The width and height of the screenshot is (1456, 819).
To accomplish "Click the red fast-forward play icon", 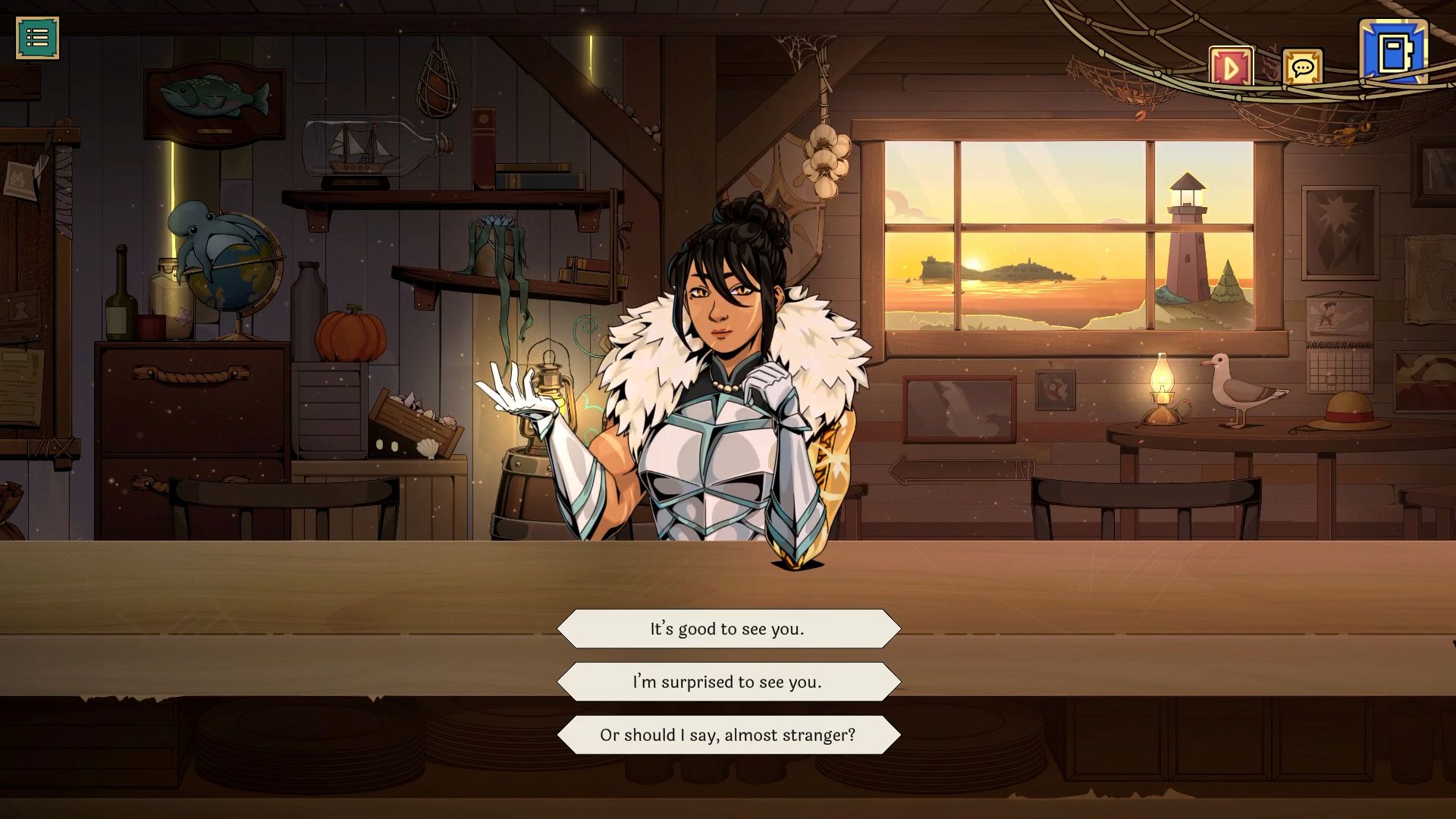I will pyautogui.click(x=1230, y=68).
